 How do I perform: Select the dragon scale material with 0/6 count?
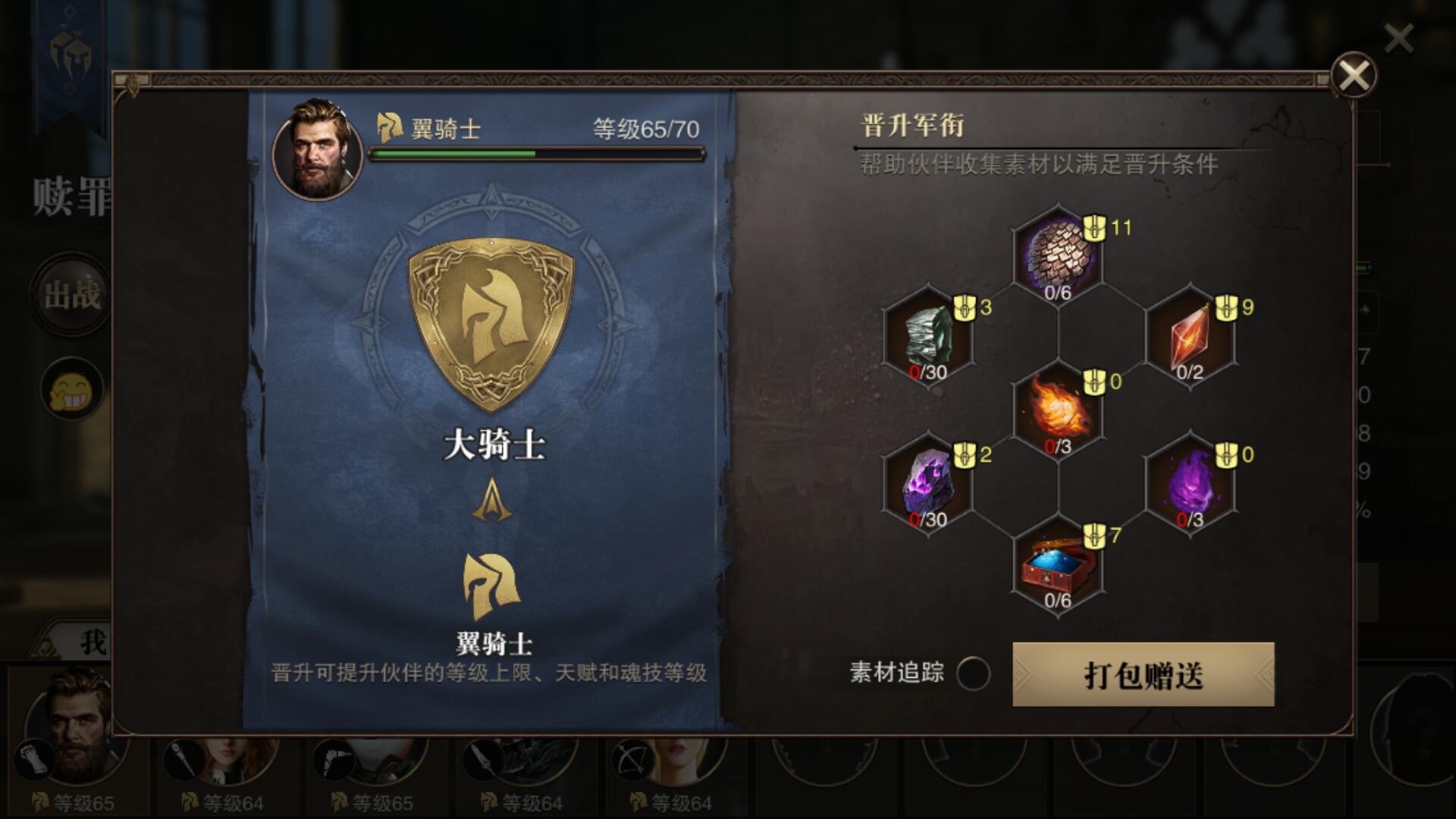1058,254
